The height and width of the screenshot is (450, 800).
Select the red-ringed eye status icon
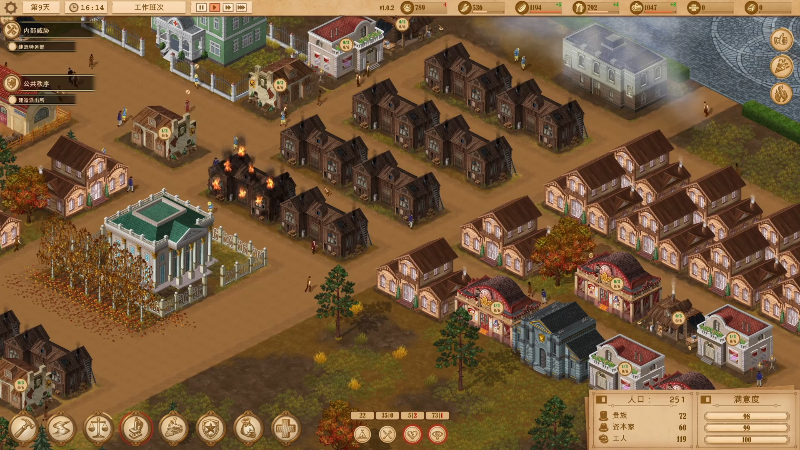click(x=437, y=434)
